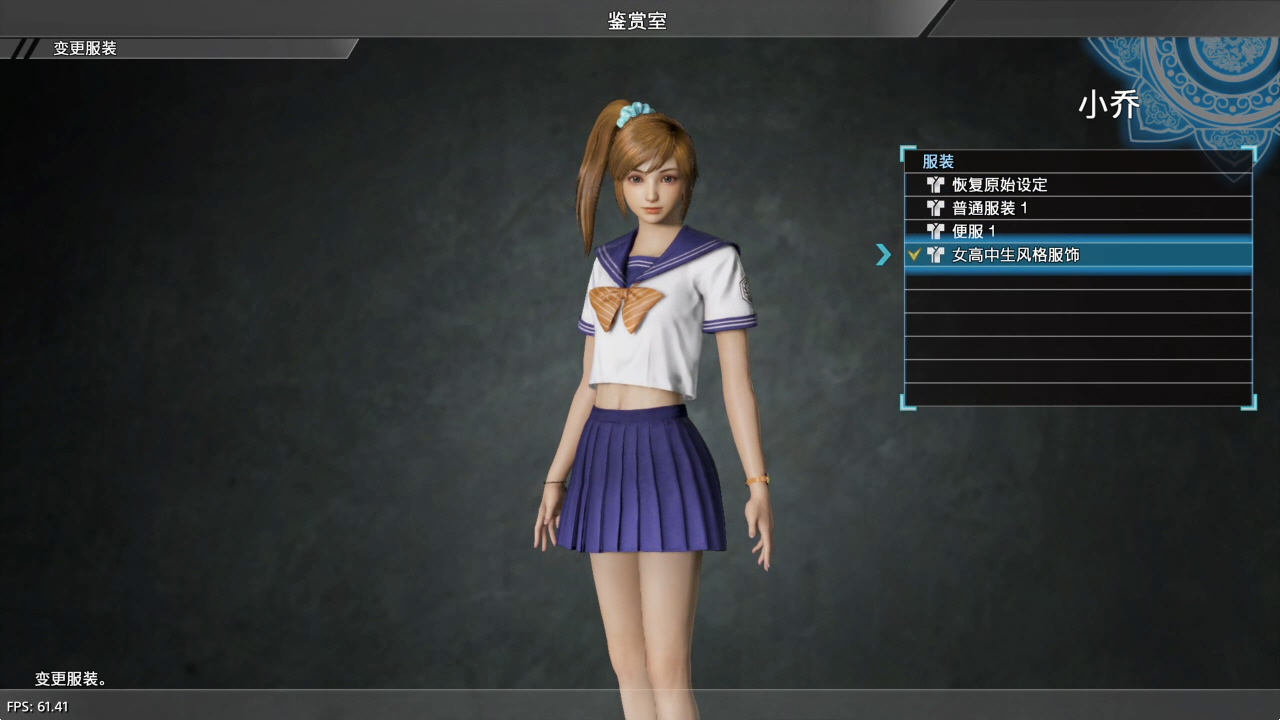Pick the 便服 1 casual outfit
Screen dimensions: 1280x720
[974, 231]
